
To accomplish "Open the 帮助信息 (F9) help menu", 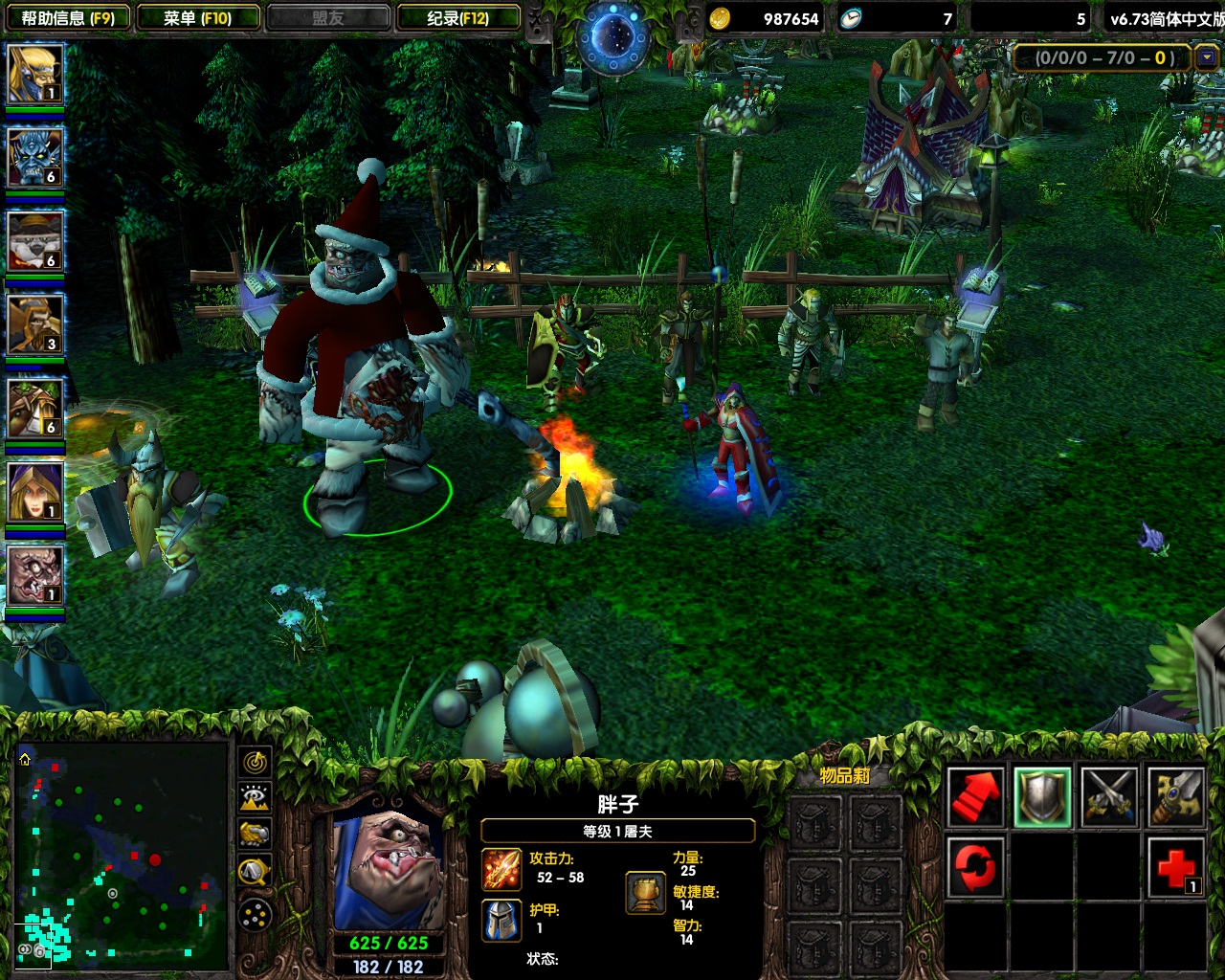I will [67, 18].
